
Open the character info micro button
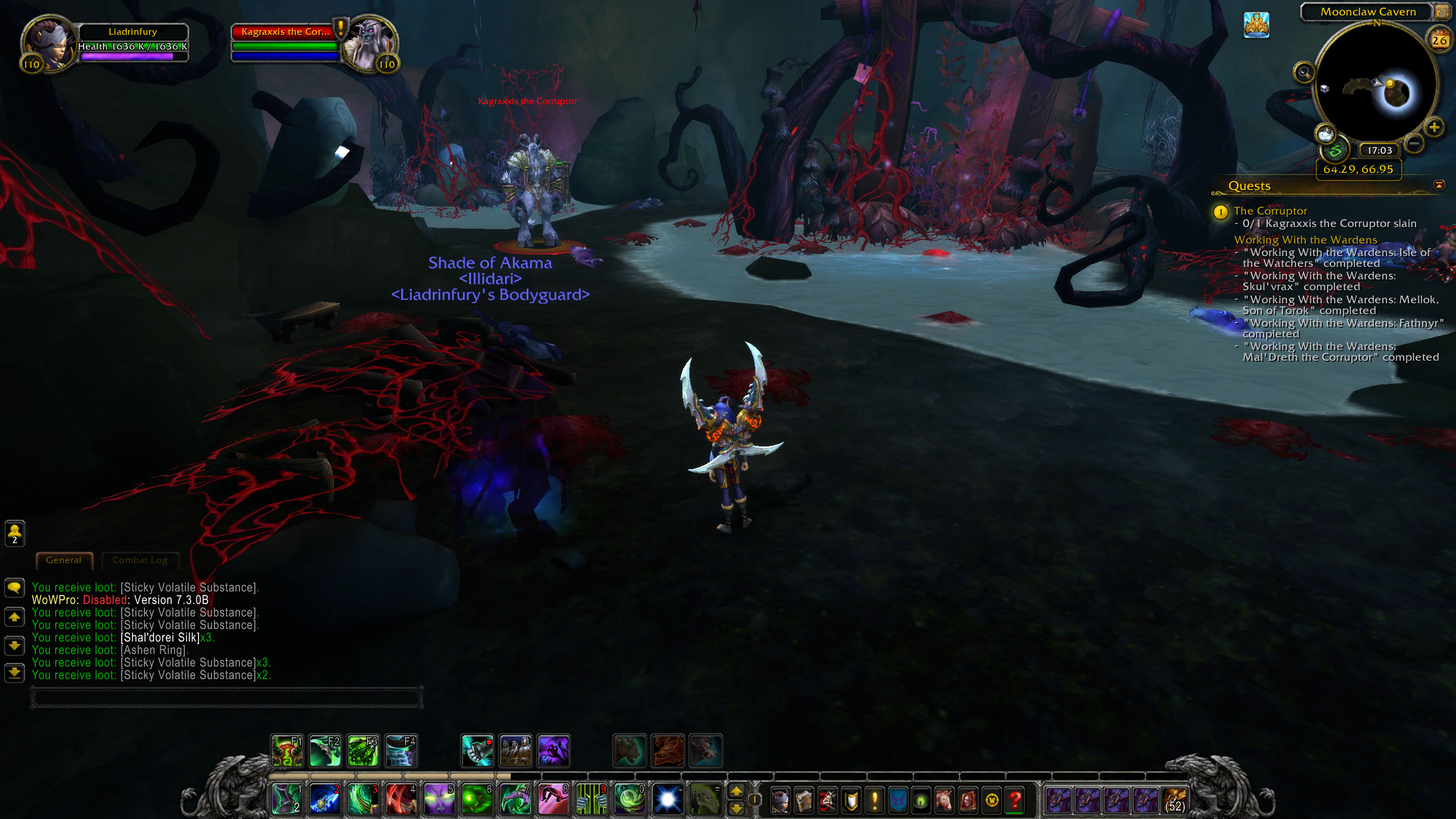click(780, 800)
